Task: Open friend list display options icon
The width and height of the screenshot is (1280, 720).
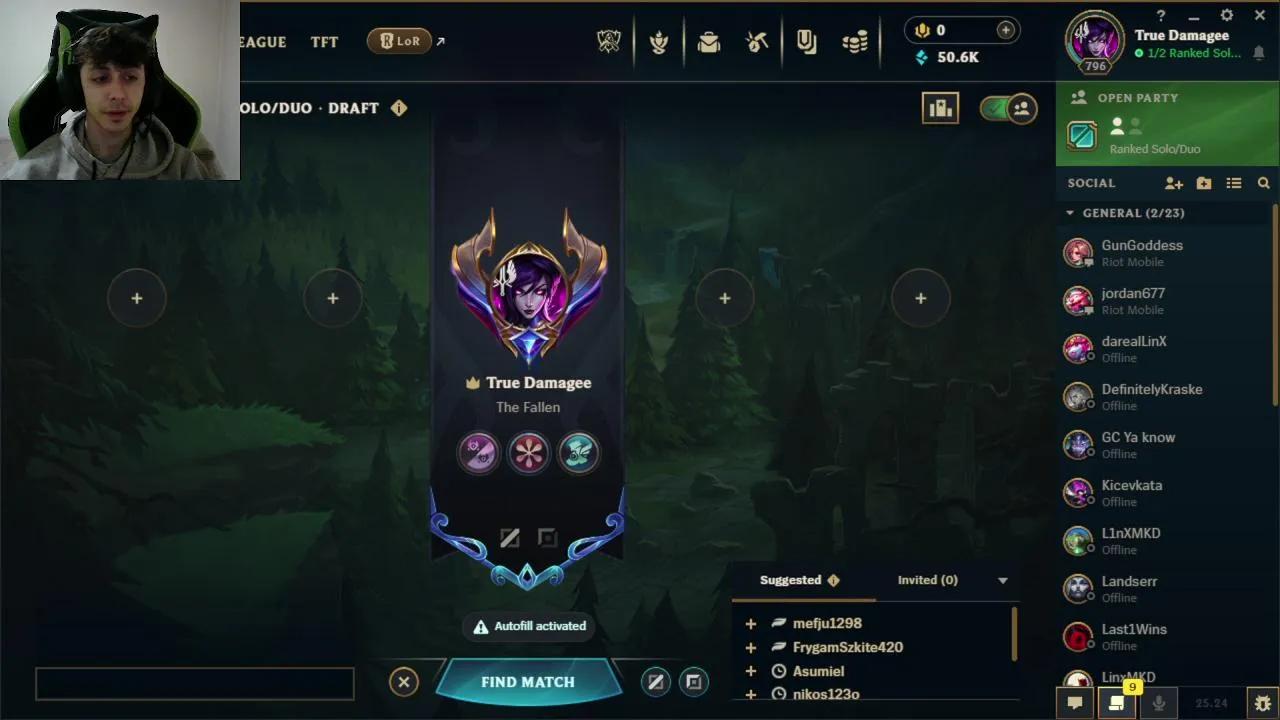Action: pos(1234,183)
